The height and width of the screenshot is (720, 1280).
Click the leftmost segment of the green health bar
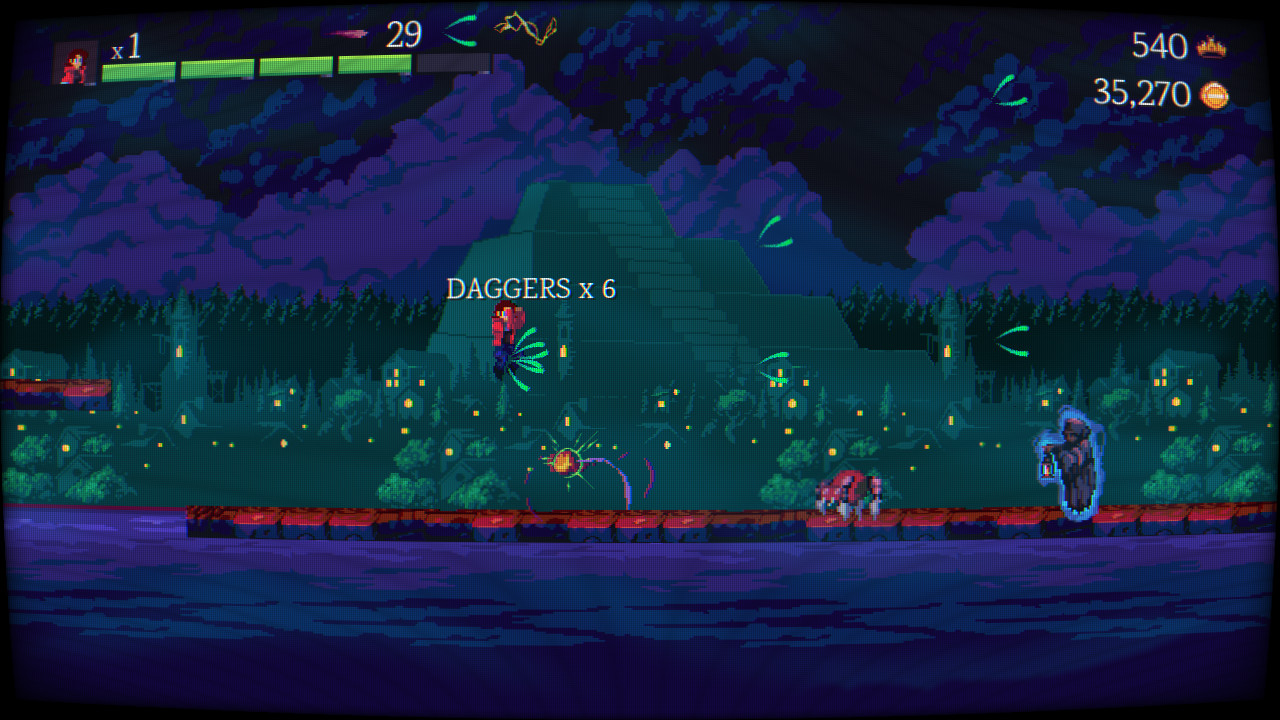tap(138, 67)
